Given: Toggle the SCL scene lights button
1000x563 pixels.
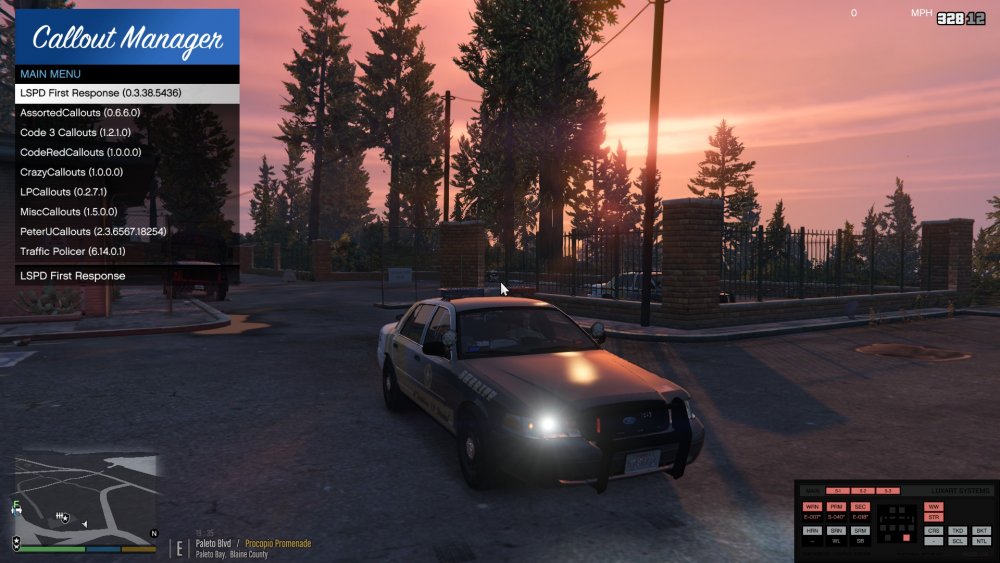Looking at the screenshot, I should (958, 541).
